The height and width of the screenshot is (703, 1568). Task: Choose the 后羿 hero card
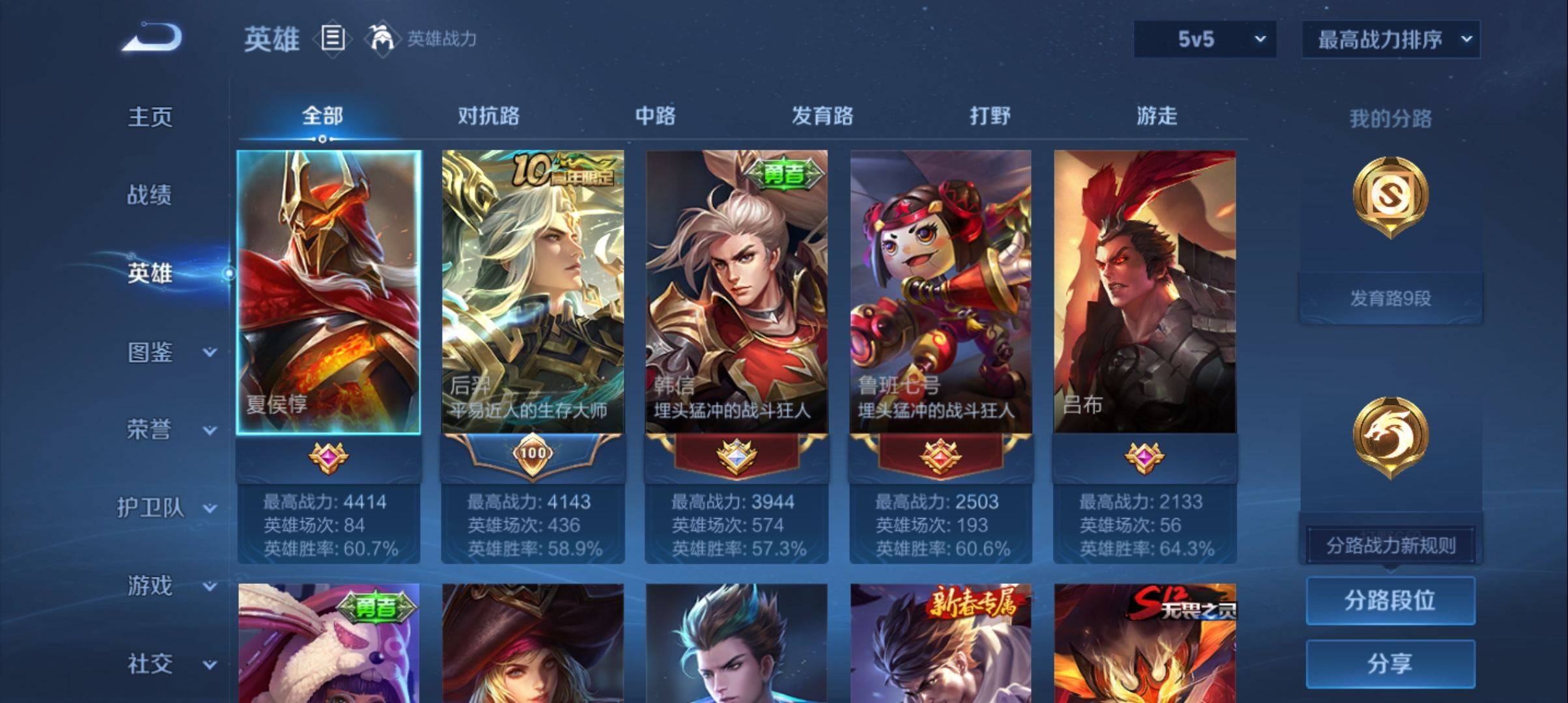[533, 292]
